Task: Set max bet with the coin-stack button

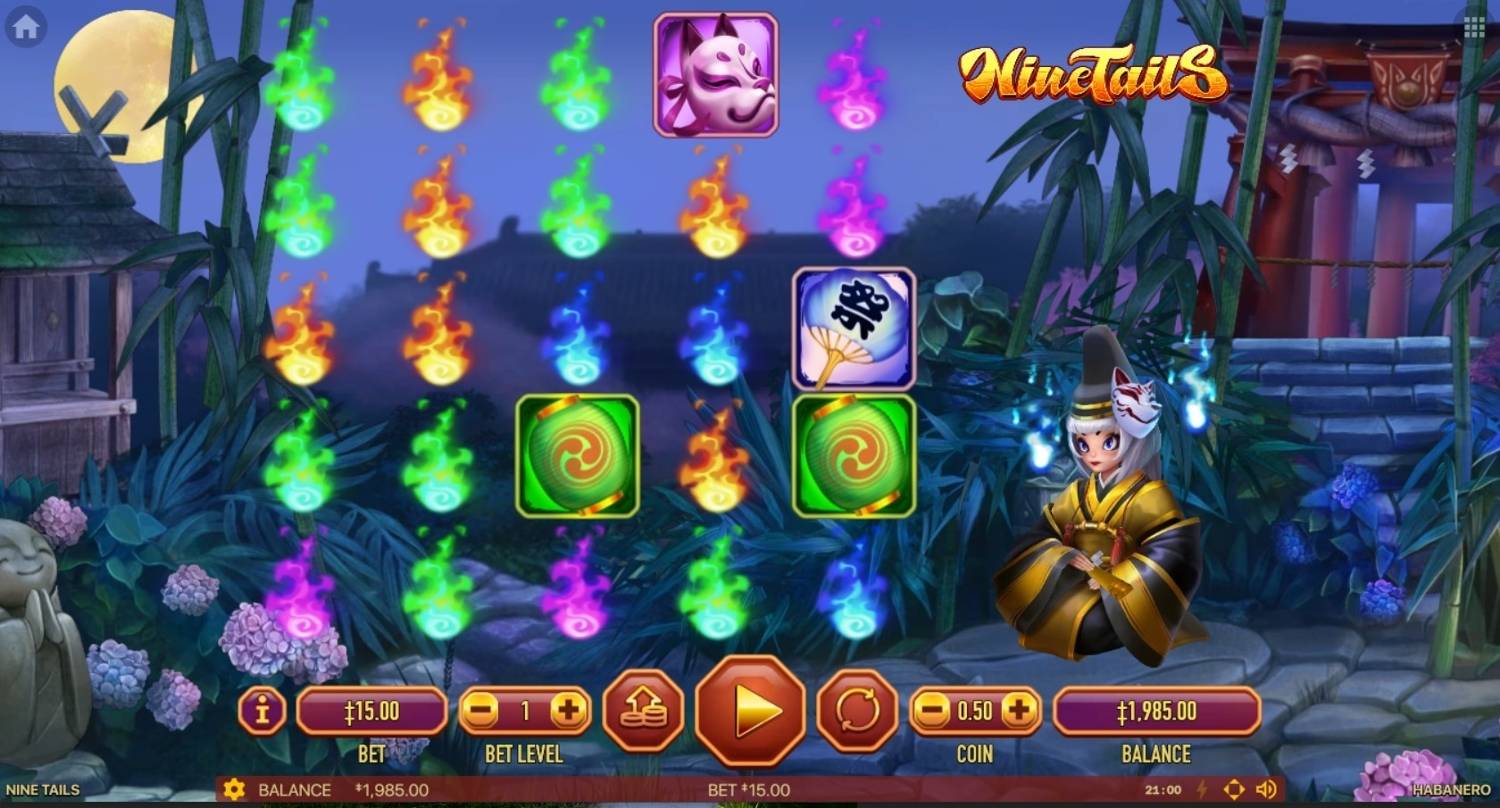Action: [x=643, y=711]
